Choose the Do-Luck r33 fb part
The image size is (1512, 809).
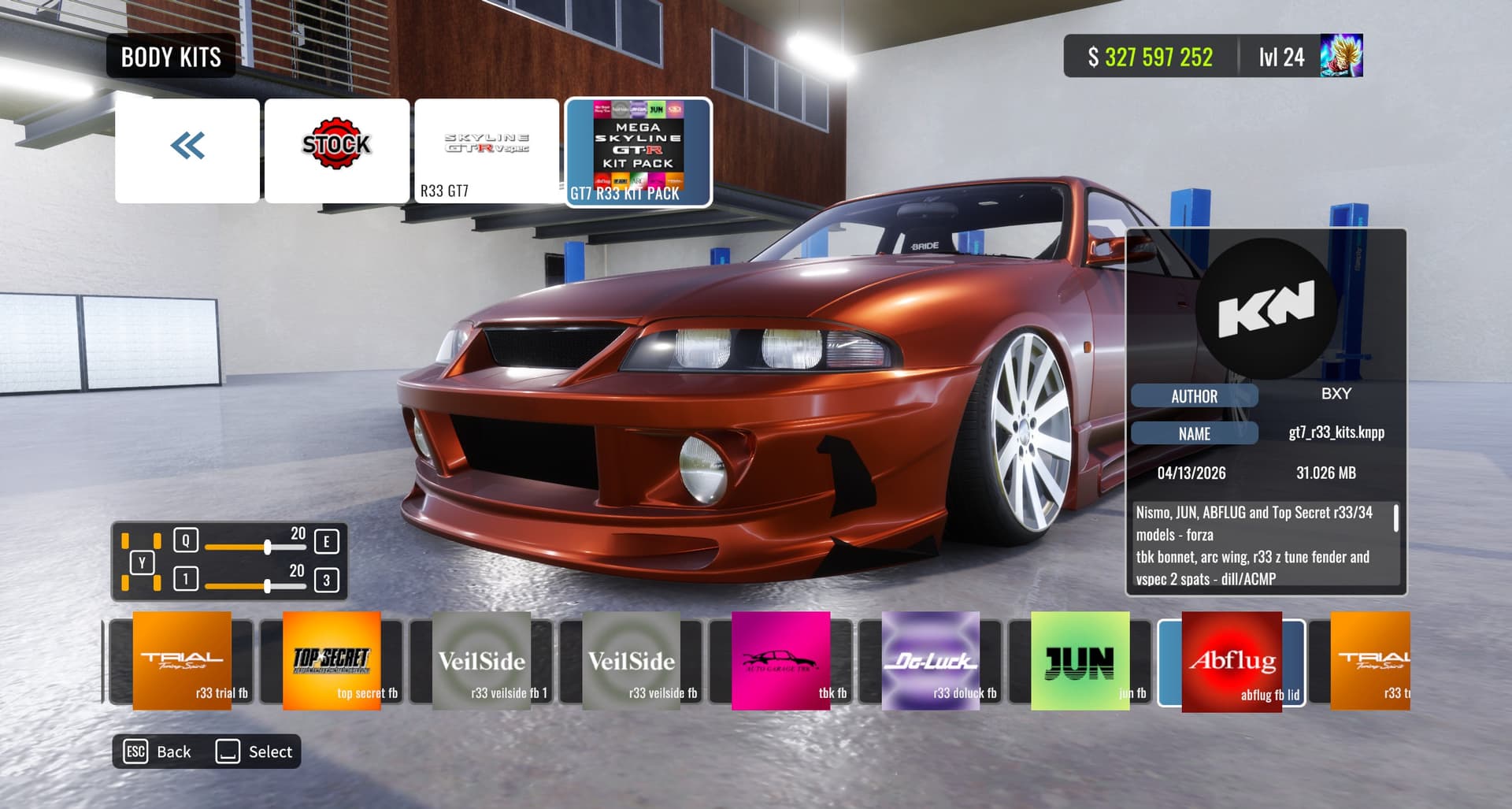[930, 662]
